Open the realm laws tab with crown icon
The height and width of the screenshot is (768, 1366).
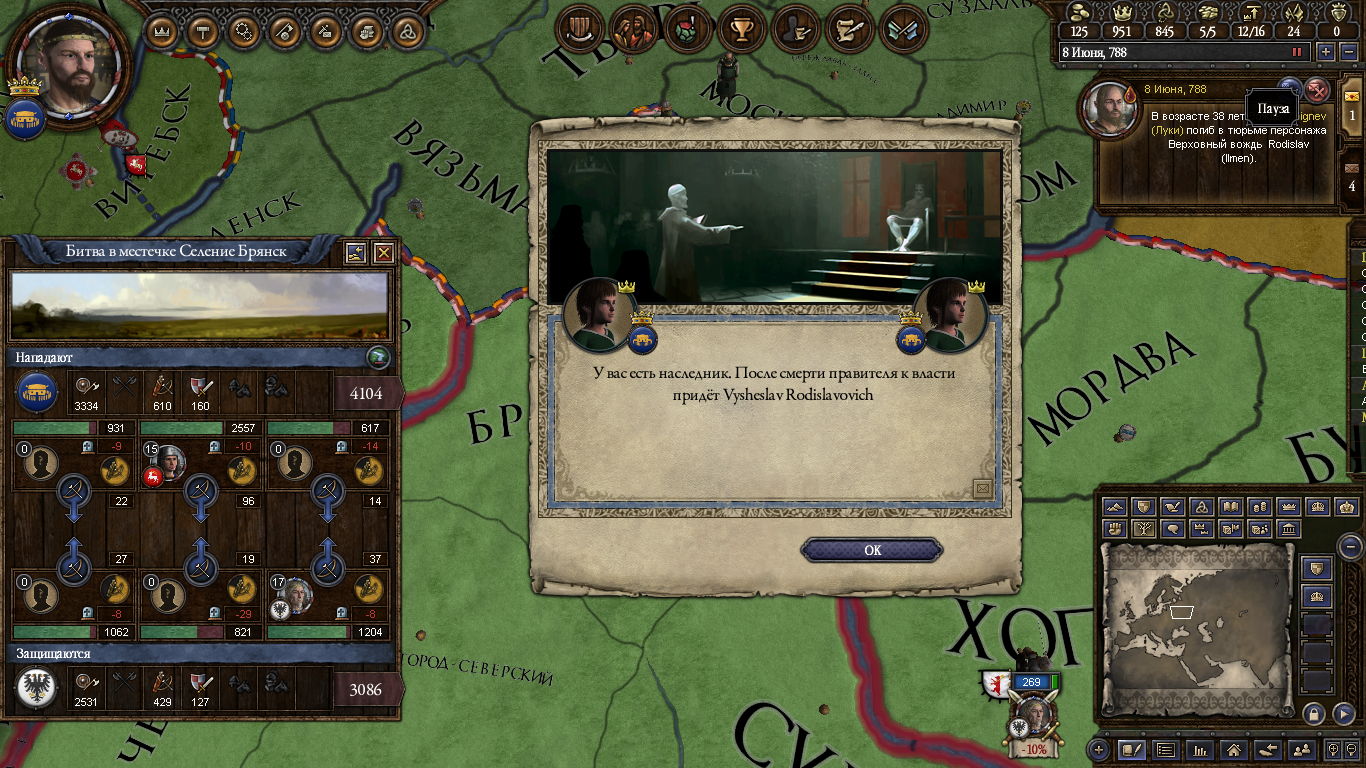(161, 31)
